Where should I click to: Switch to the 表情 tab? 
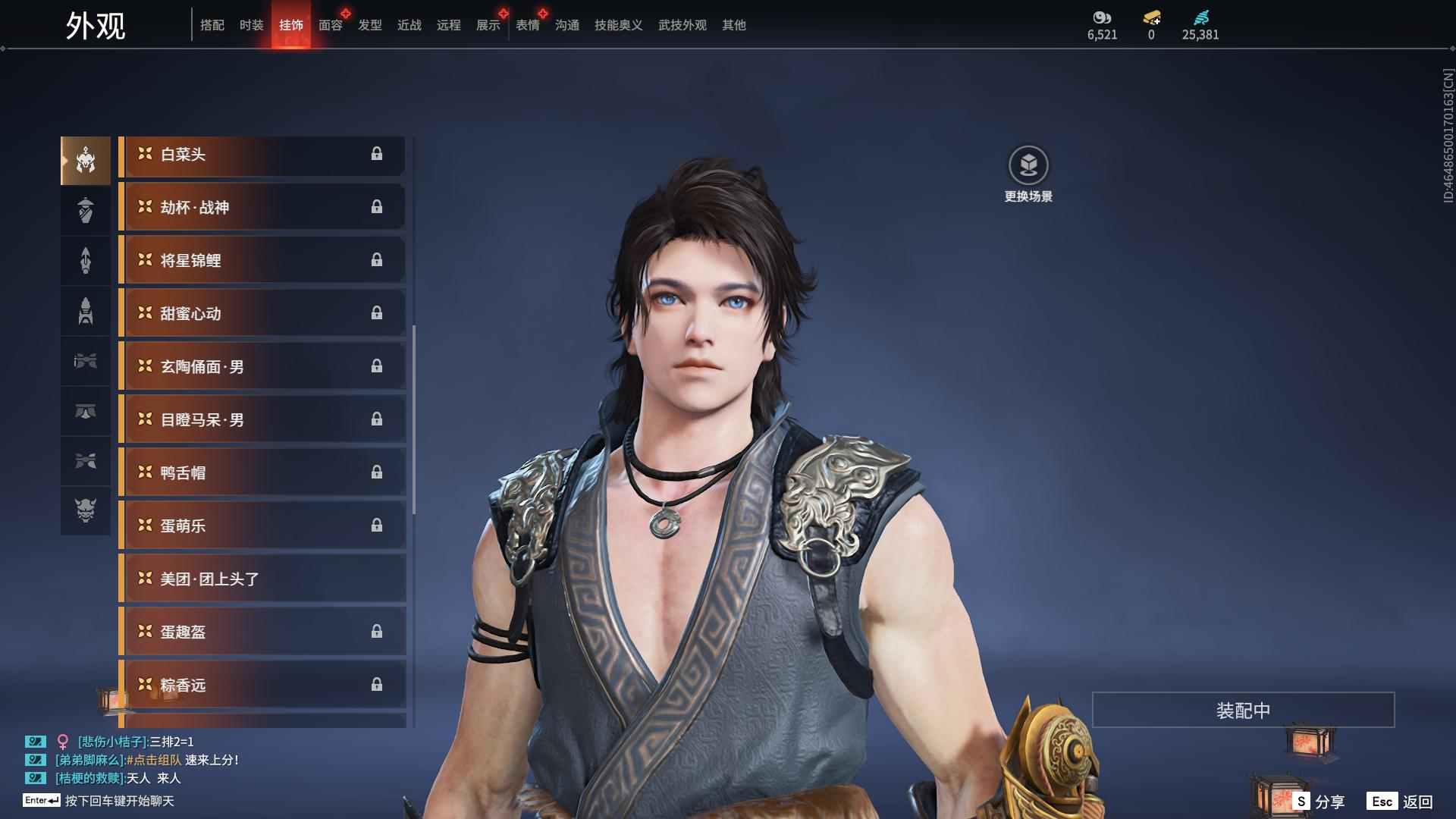527,25
